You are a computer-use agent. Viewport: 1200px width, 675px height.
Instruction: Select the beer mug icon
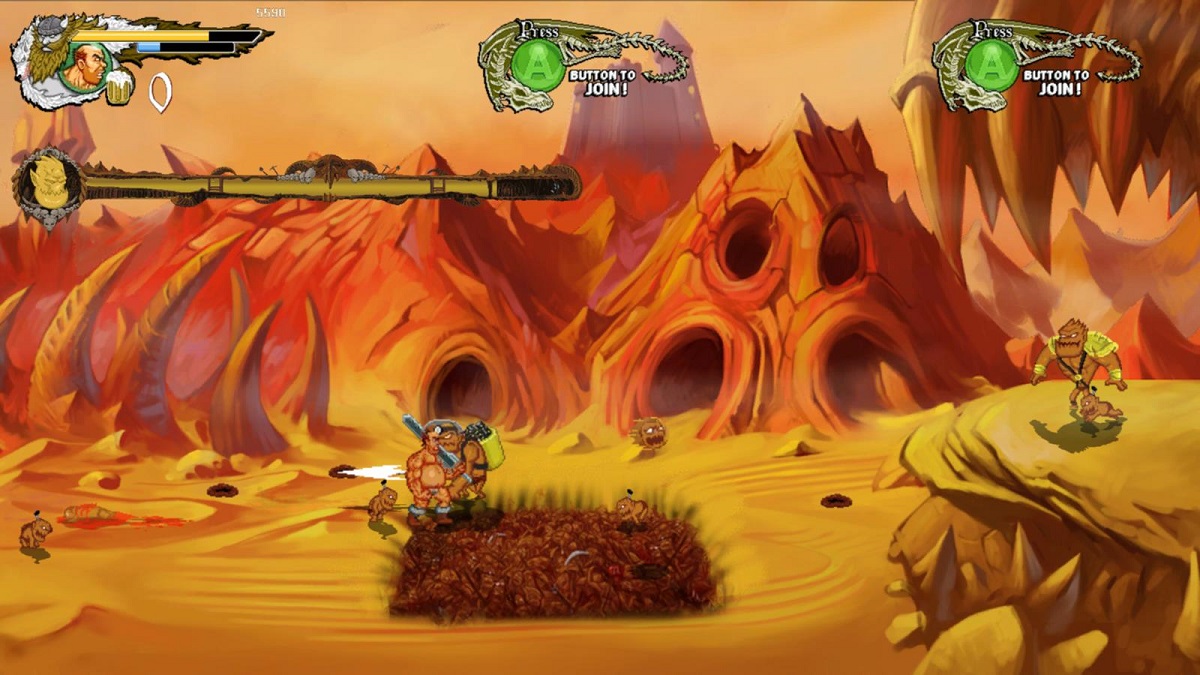pyautogui.click(x=119, y=90)
